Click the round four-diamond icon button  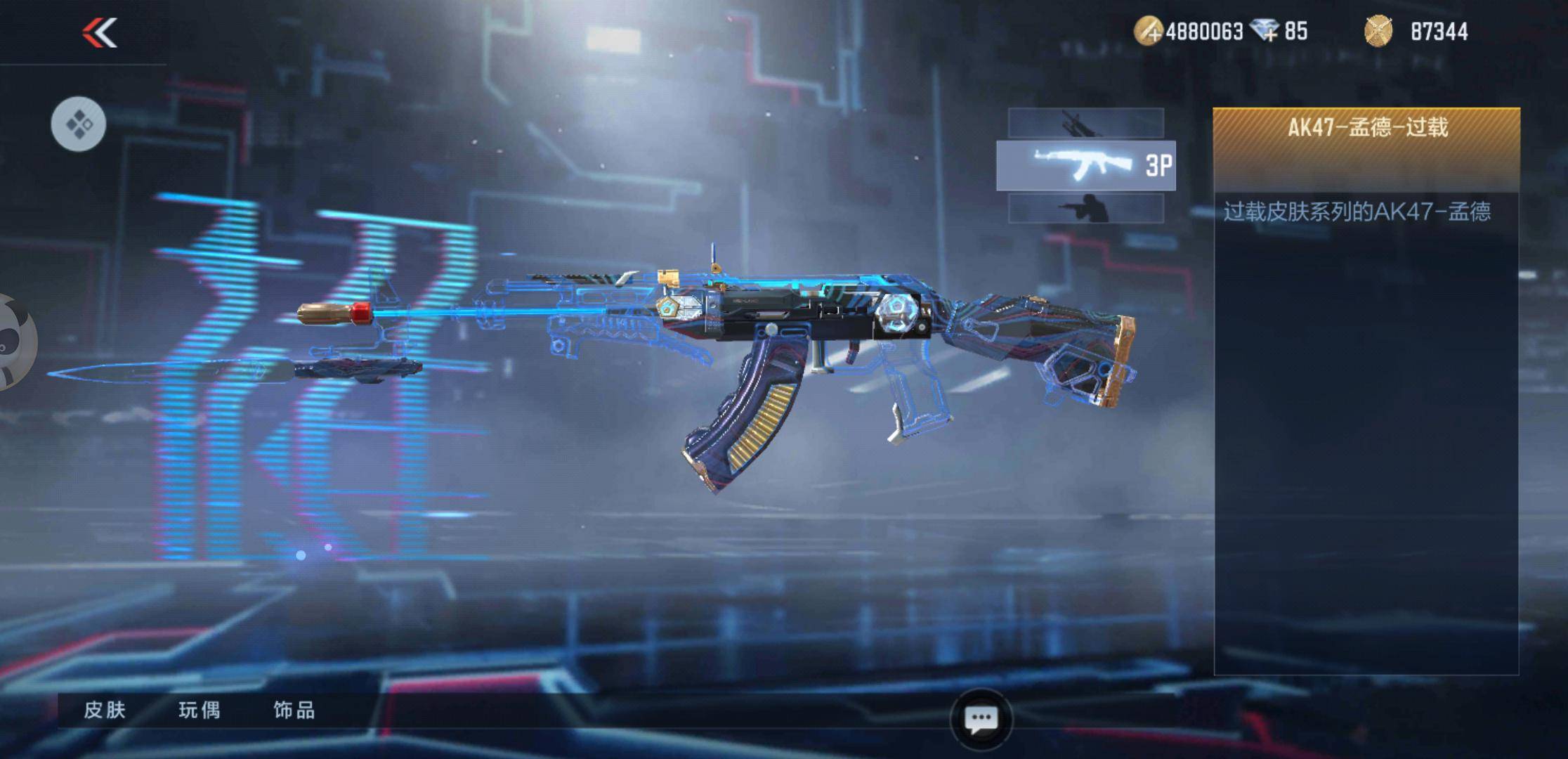point(79,124)
